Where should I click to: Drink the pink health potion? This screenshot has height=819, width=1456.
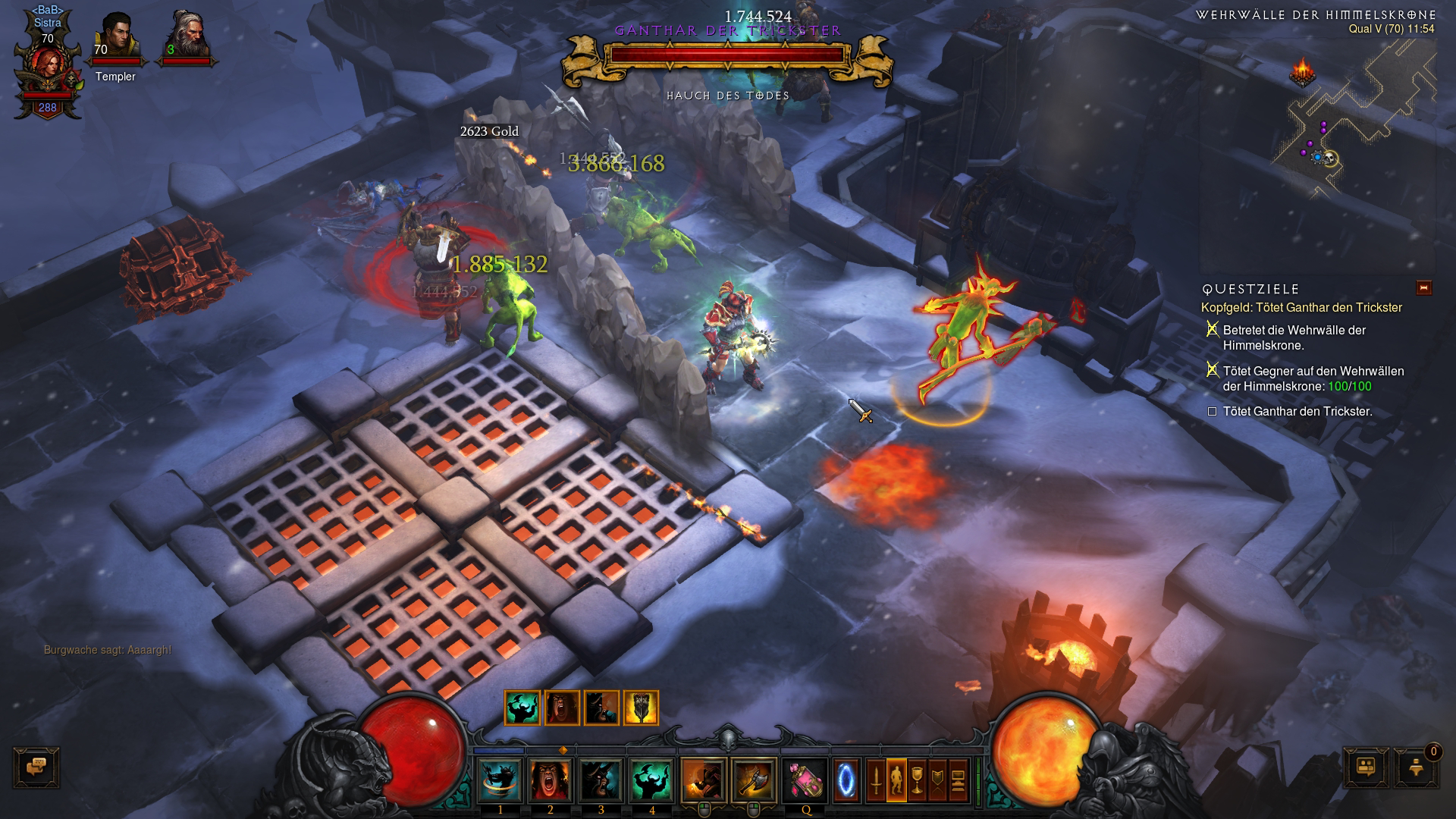click(x=805, y=780)
